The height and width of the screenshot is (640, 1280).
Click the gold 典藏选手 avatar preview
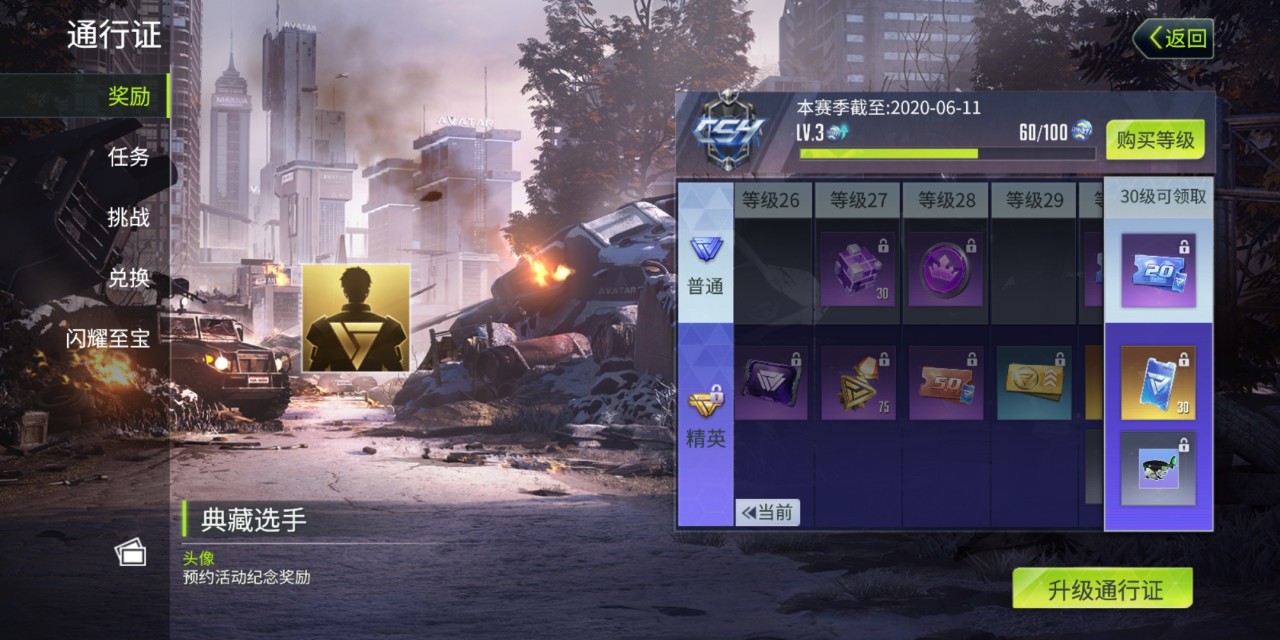click(x=355, y=318)
